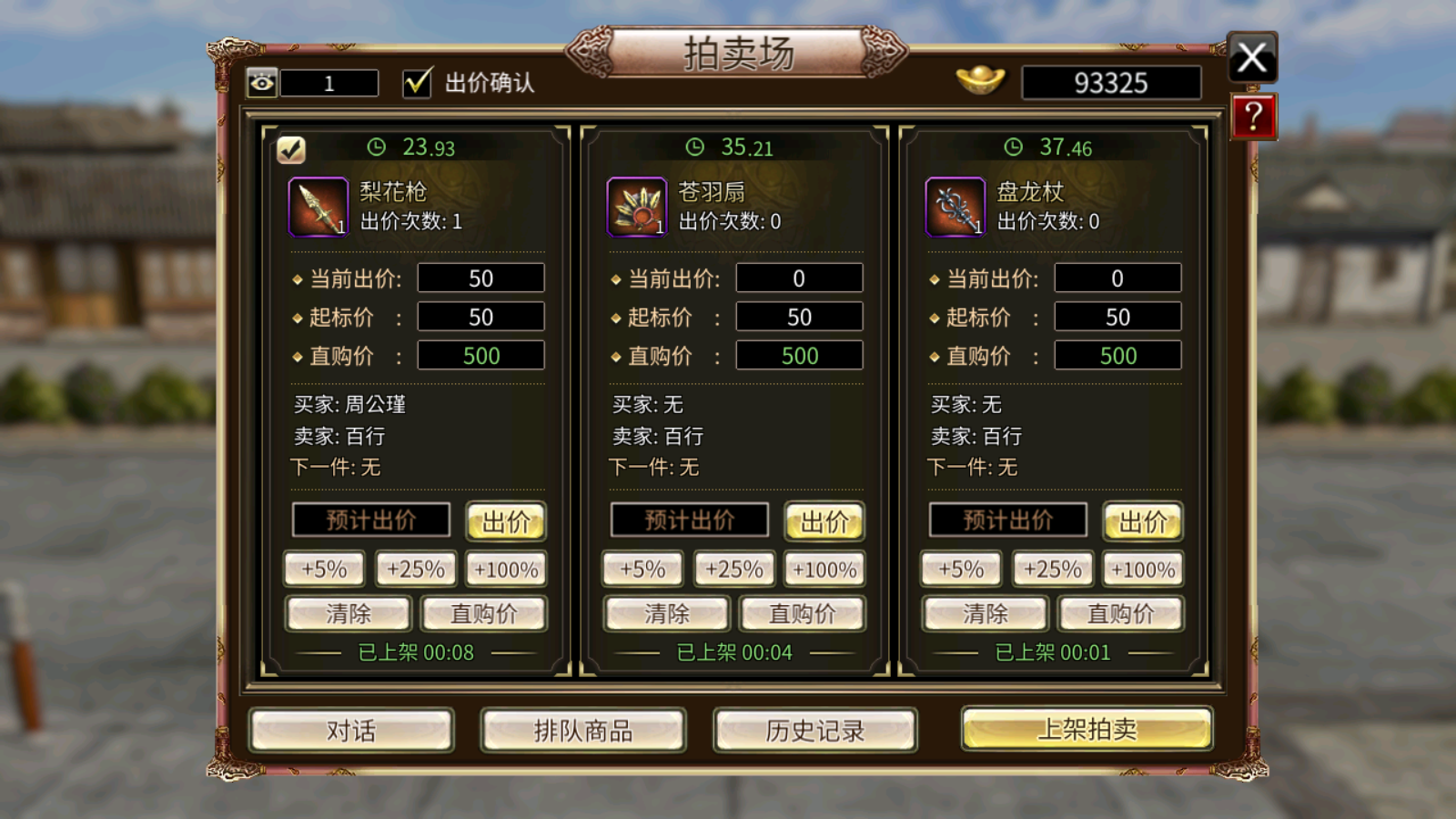Open the 历史记录 history panel
The width and height of the screenshot is (1456, 819).
pos(813,730)
